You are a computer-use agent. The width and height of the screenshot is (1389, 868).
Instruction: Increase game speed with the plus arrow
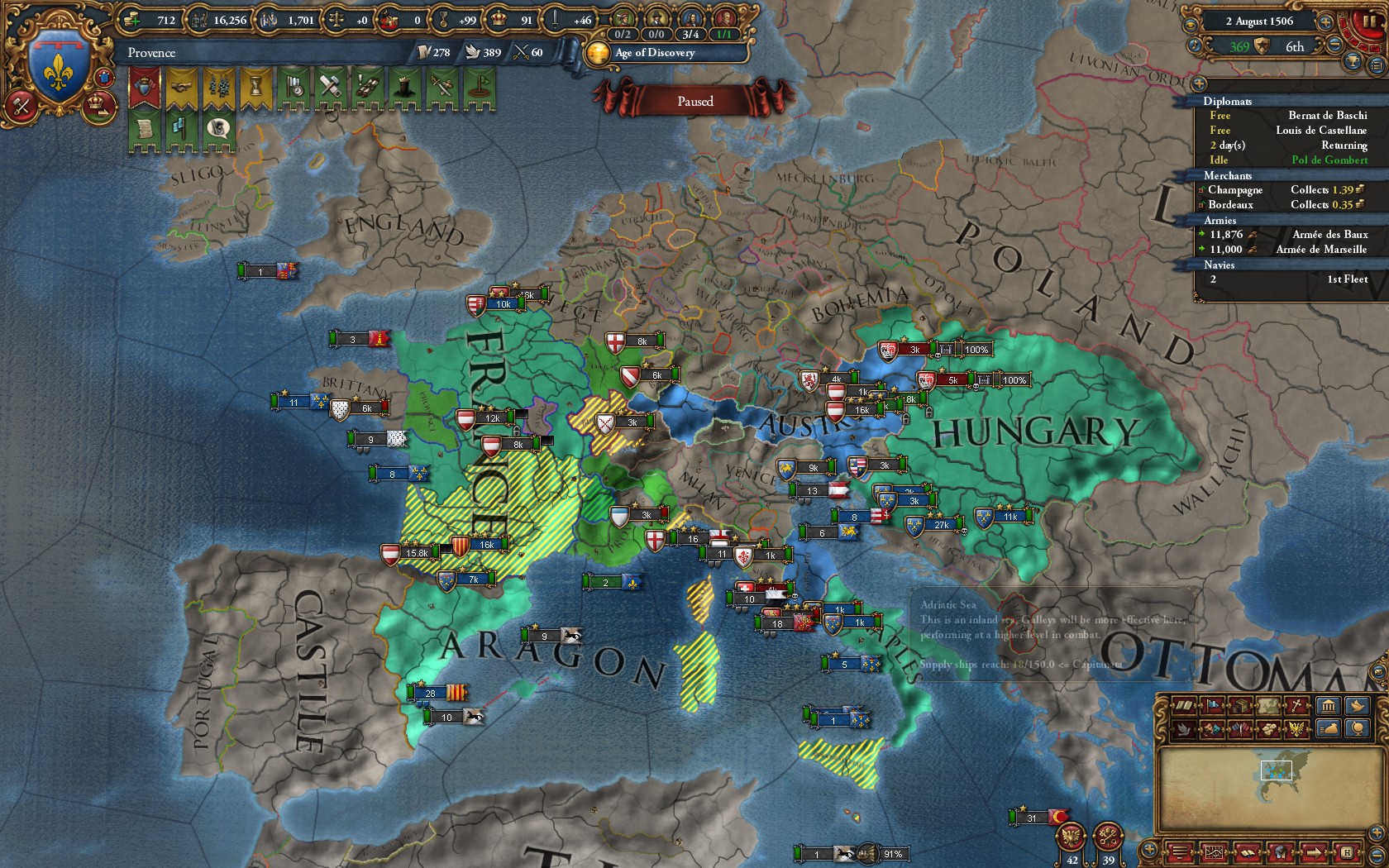click(x=1325, y=22)
